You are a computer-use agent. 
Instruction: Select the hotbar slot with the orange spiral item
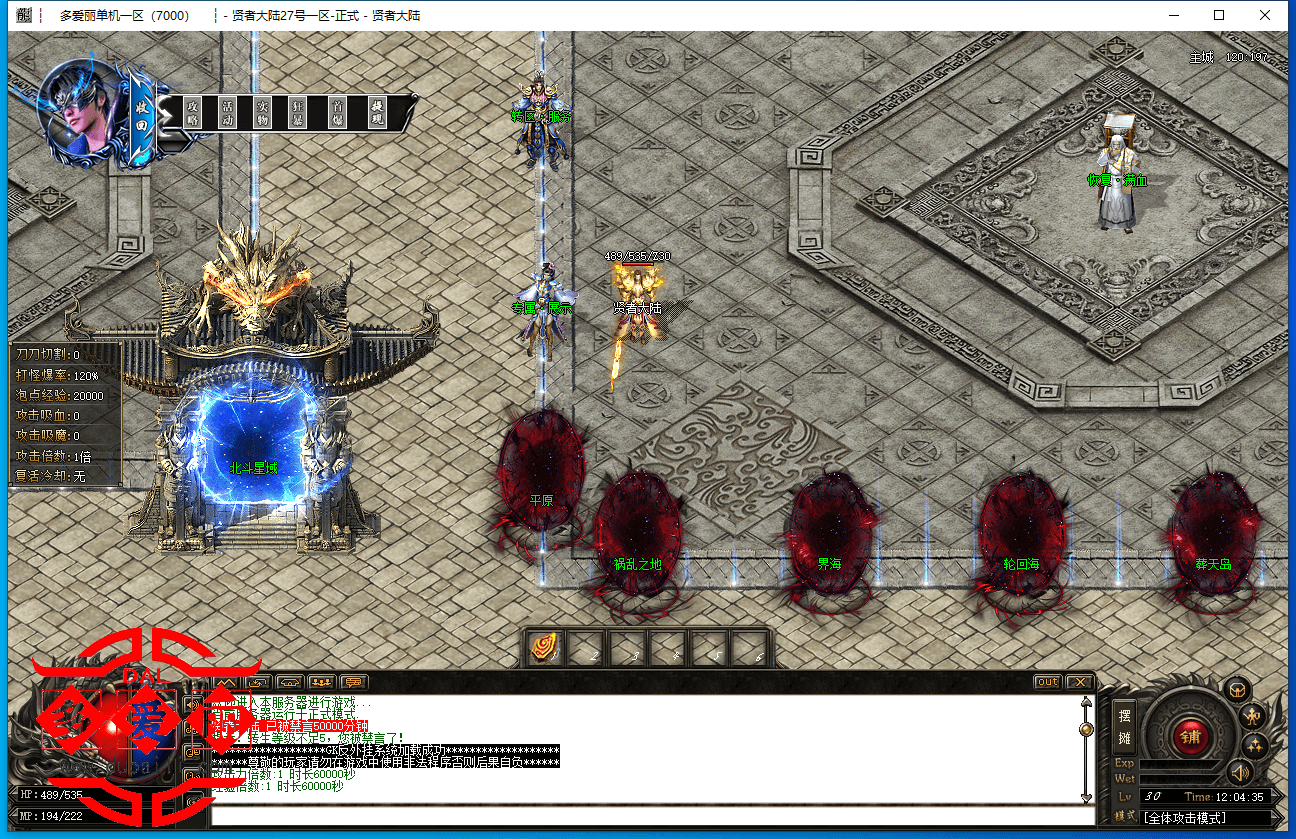click(x=545, y=649)
